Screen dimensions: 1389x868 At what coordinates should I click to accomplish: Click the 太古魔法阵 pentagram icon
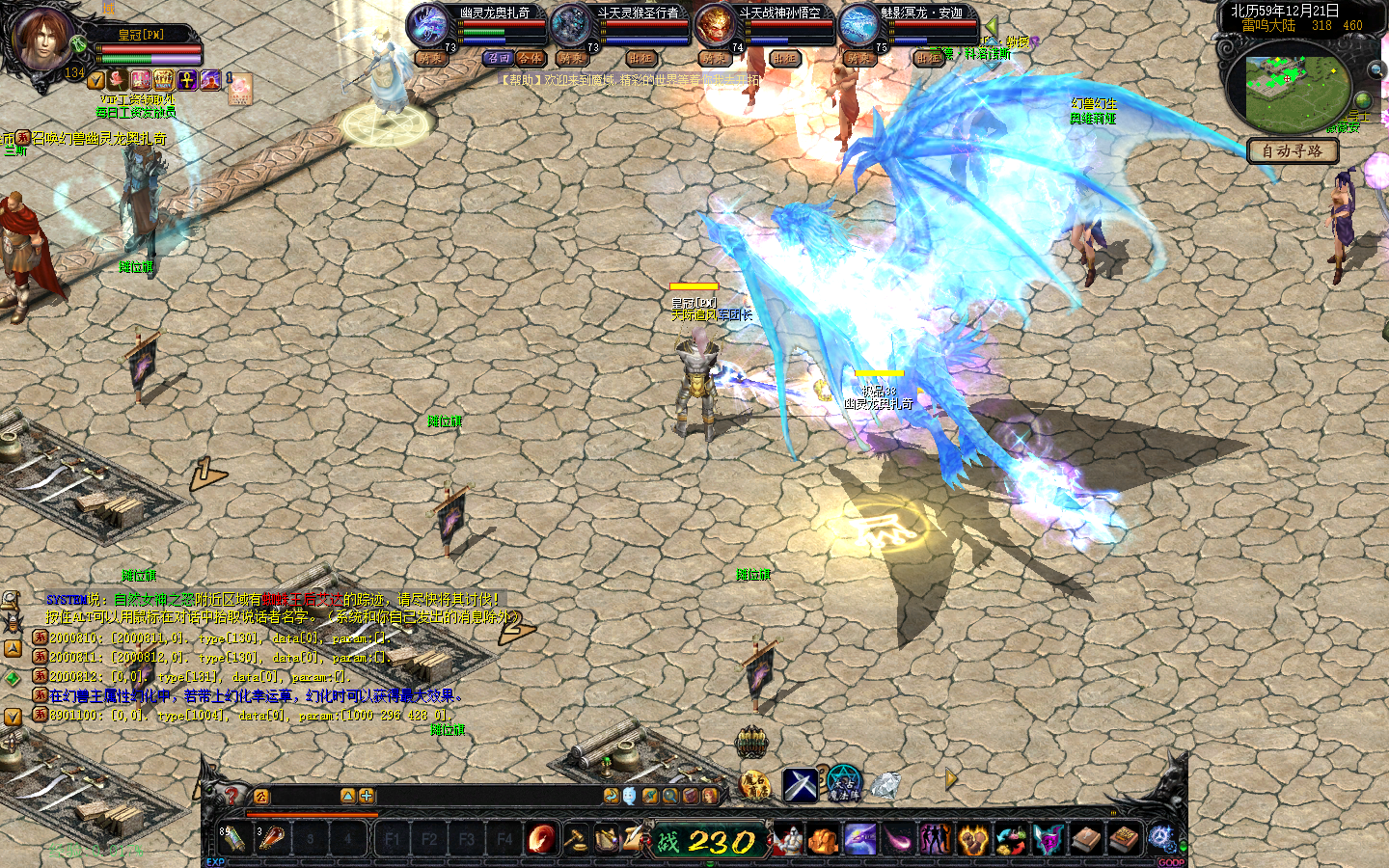(x=843, y=784)
